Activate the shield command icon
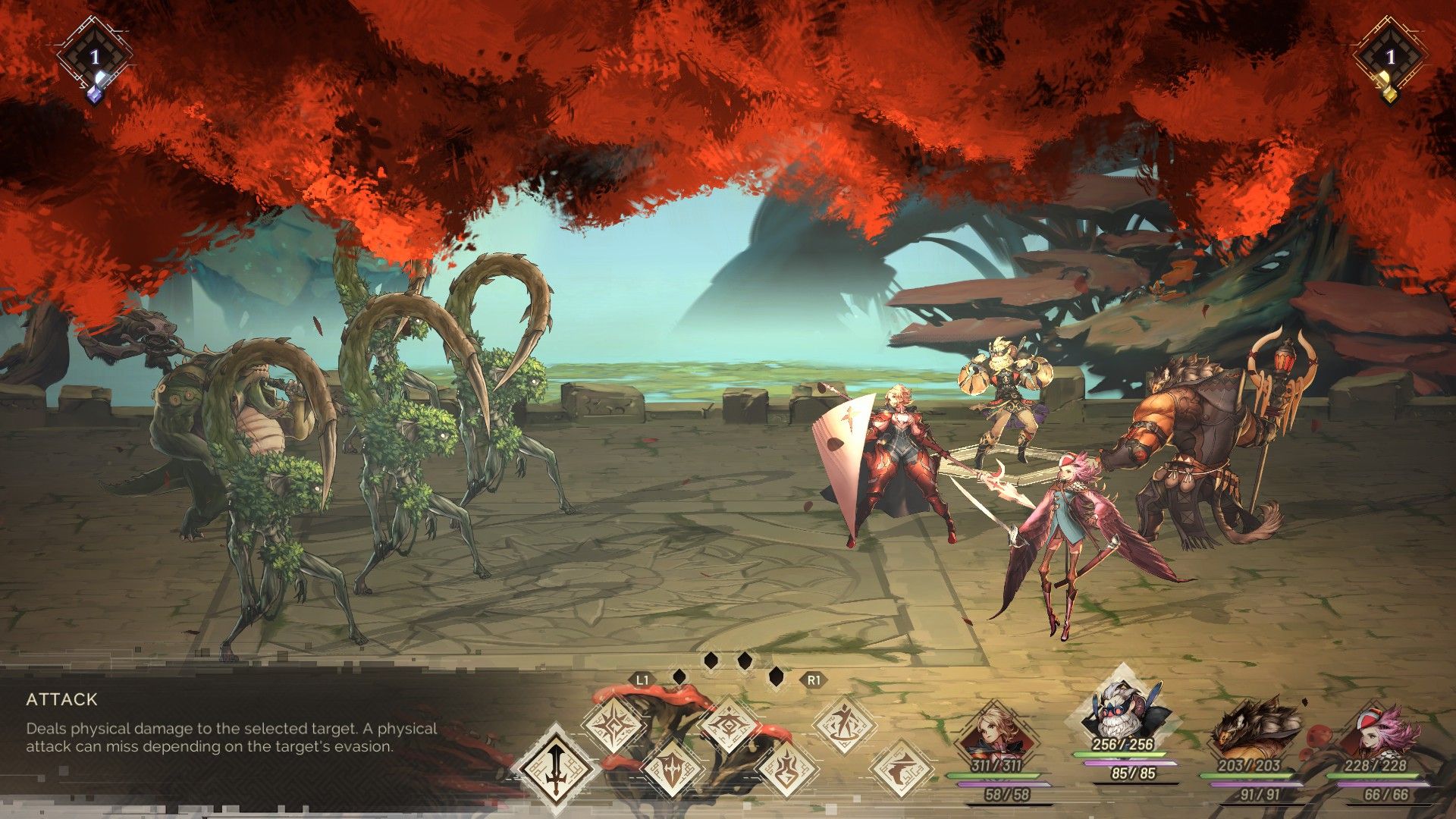The height and width of the screenshot is (819, 1456). tap(672, 767)
